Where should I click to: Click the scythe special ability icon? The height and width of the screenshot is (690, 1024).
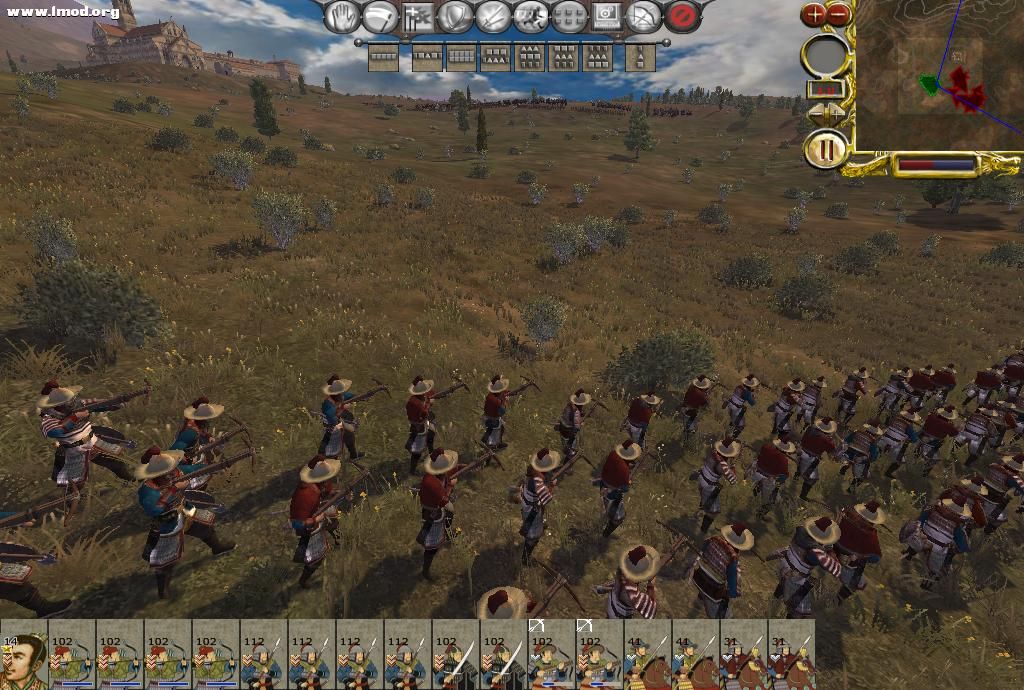380,17
